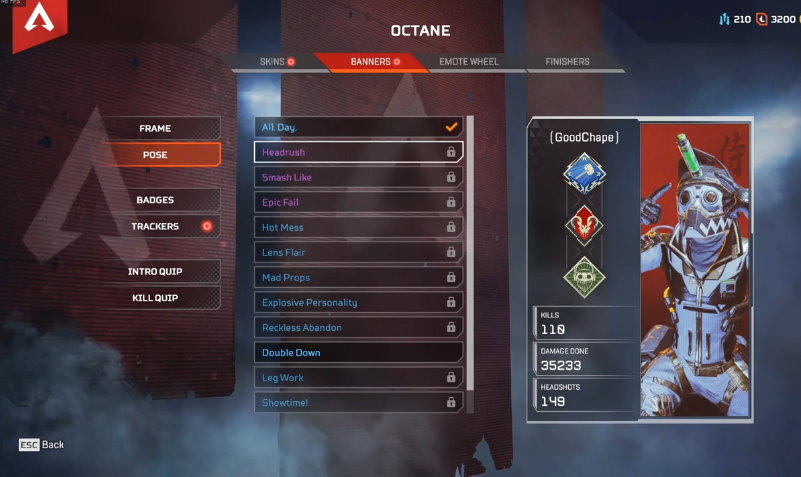The image size is (801, 477).
Task: Go to the Finishers tab
Action: coord(567,62)
